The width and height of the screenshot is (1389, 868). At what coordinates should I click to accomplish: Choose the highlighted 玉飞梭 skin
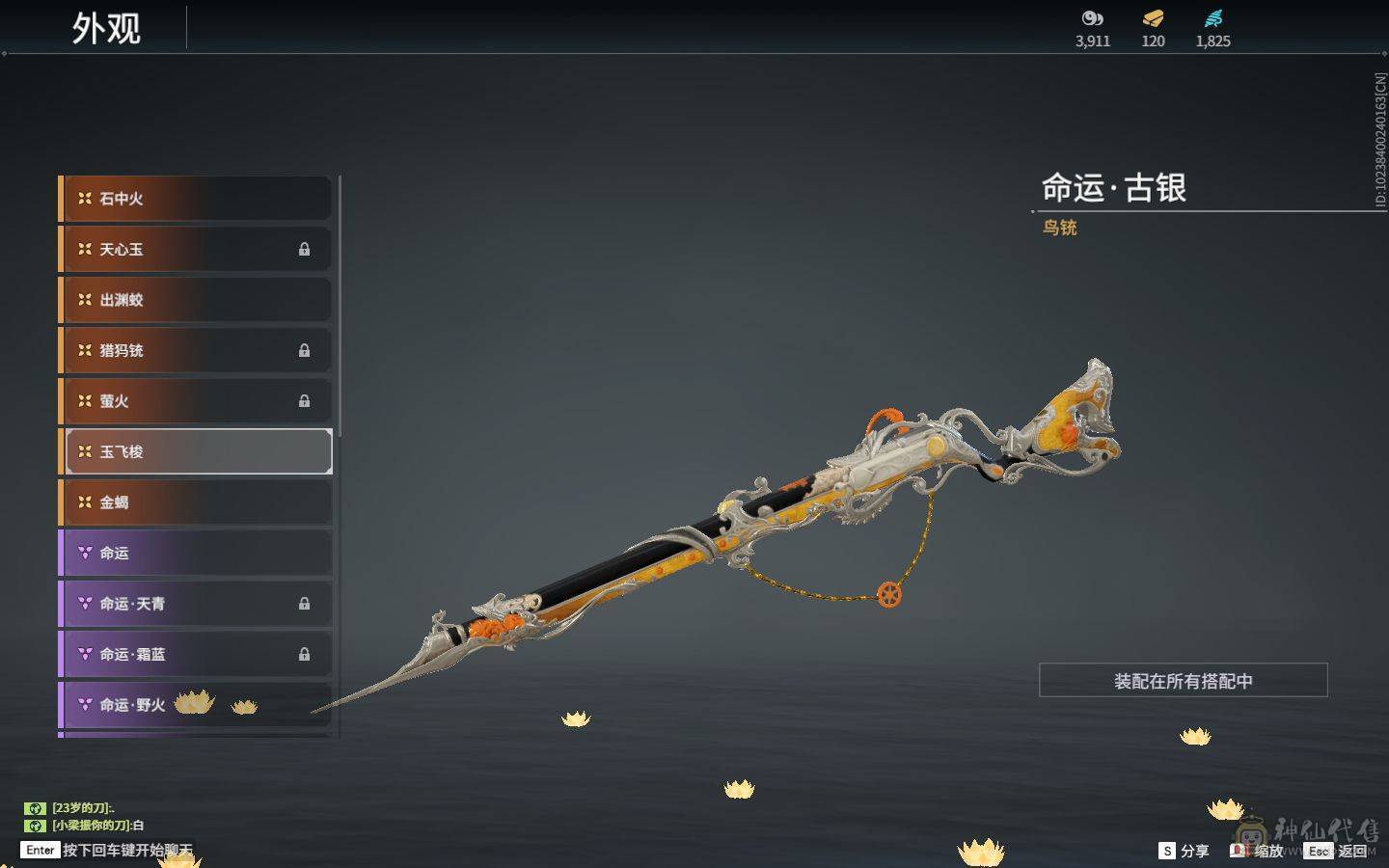coord(197,451)
